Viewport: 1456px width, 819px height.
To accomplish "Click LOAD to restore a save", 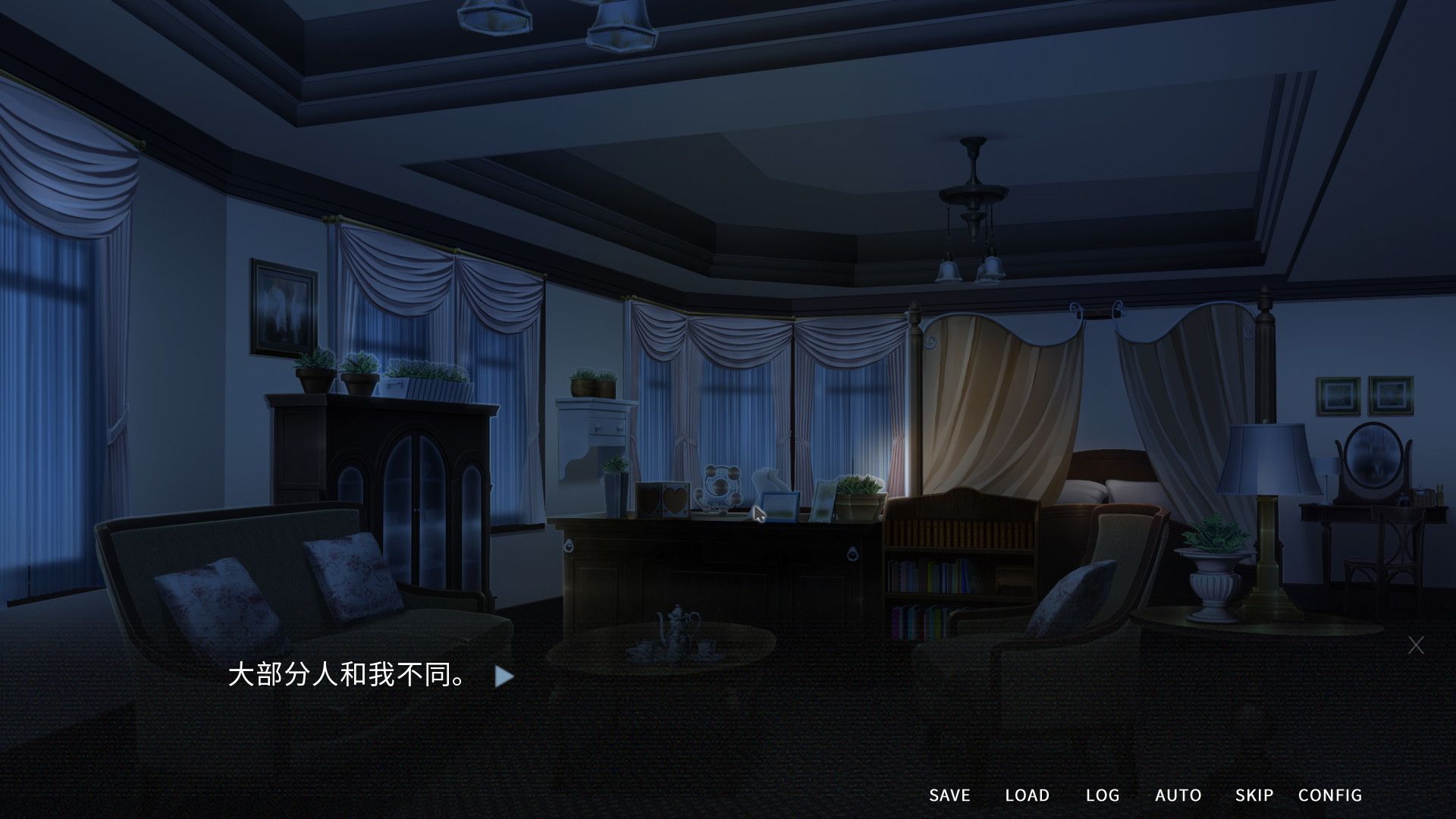I will 1028,795.
